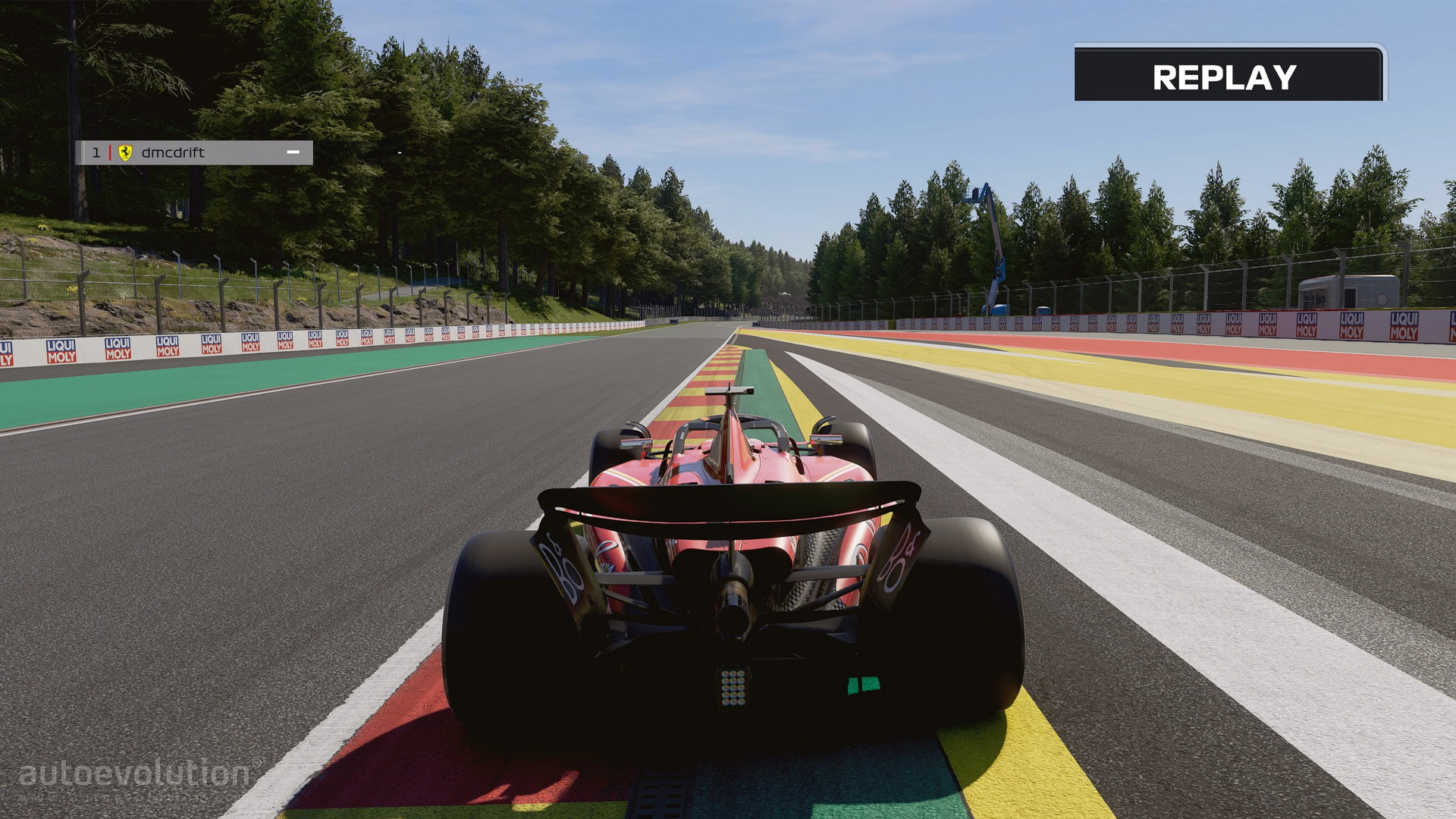Select the dmcdrift driver row
1456x819 pixels.
[193, 152]
